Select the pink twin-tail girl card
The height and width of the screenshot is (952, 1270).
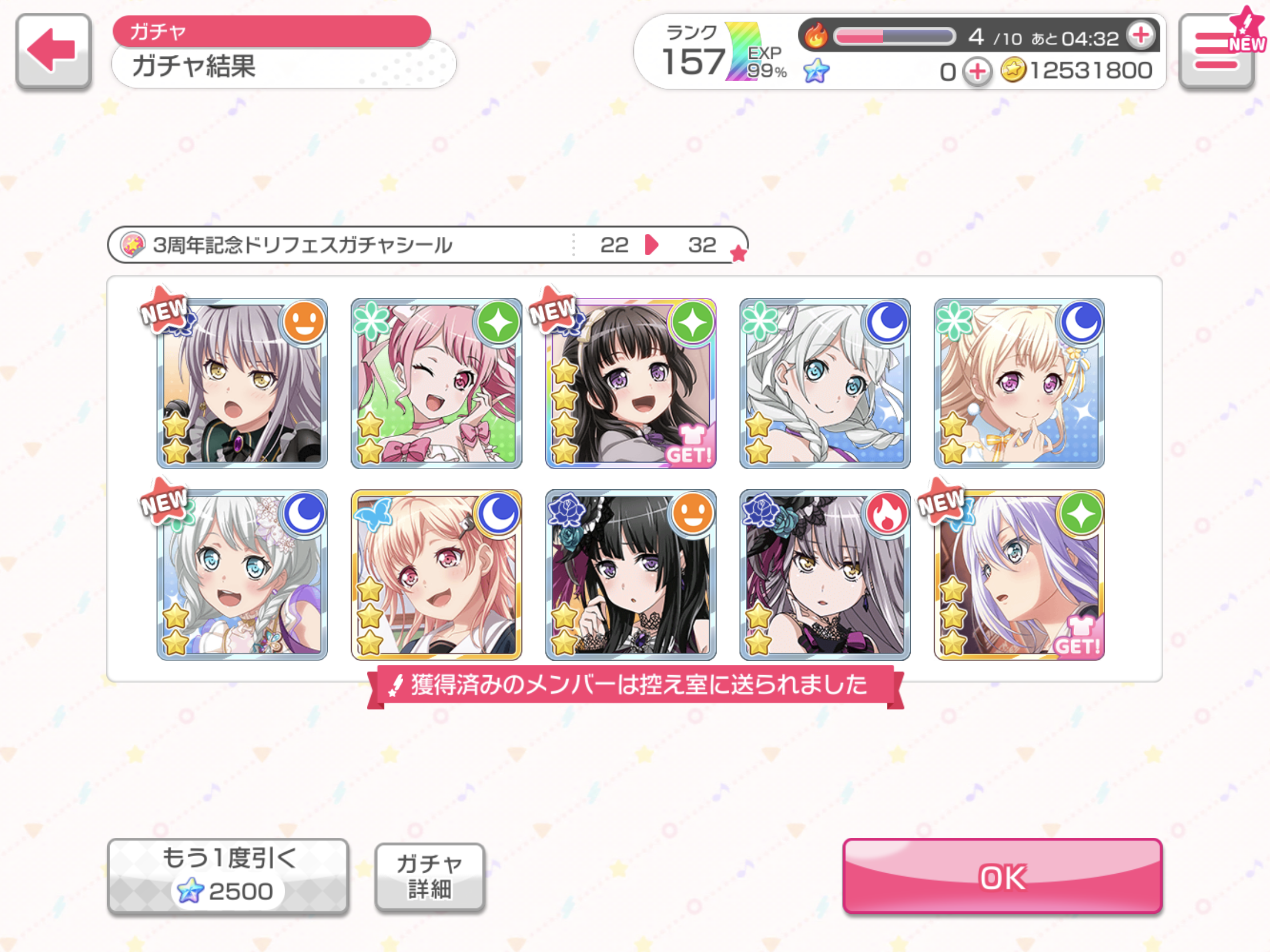click(436, 384)
